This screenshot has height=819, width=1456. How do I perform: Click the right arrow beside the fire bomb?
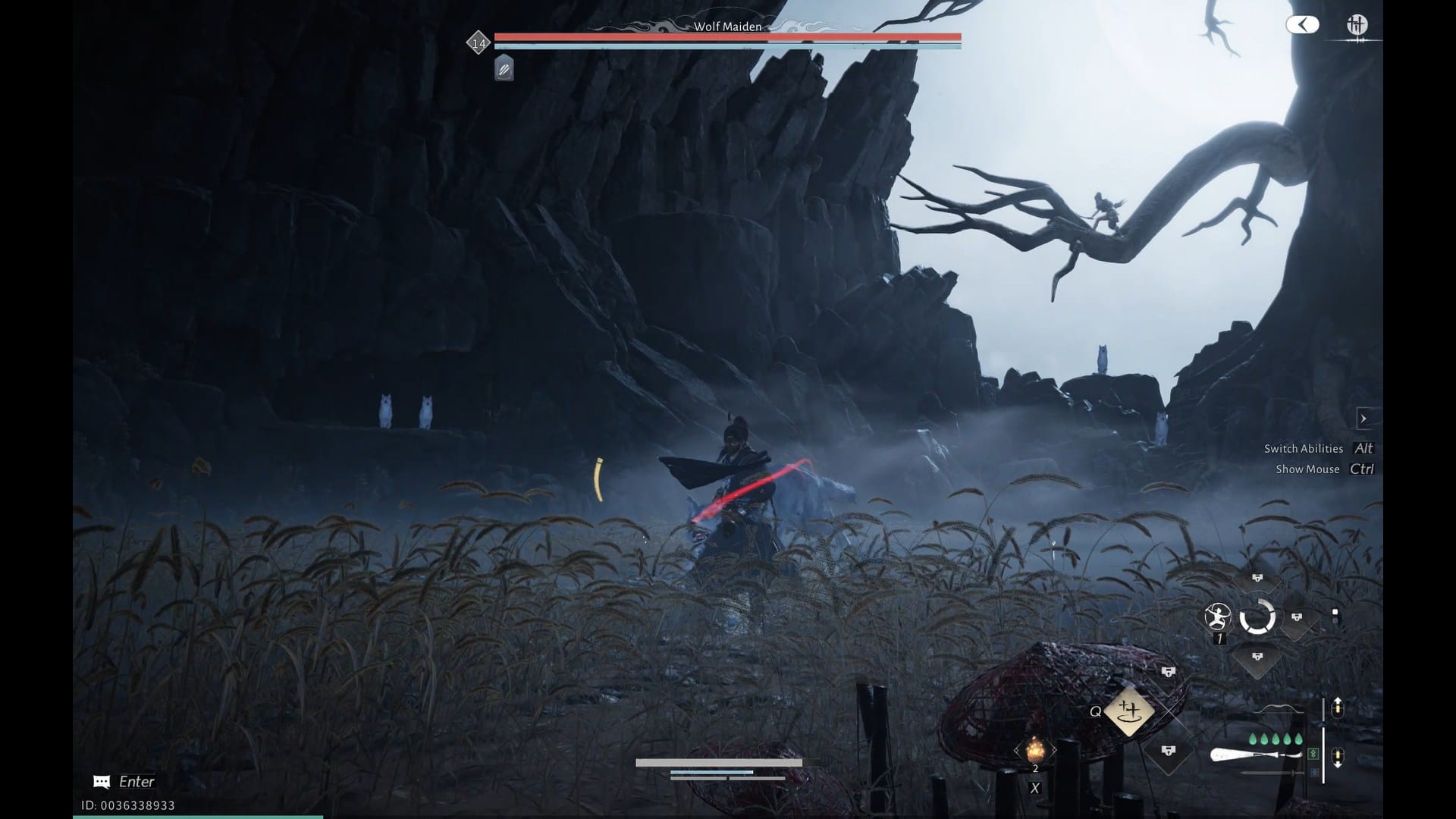[x=1055, y=750]
